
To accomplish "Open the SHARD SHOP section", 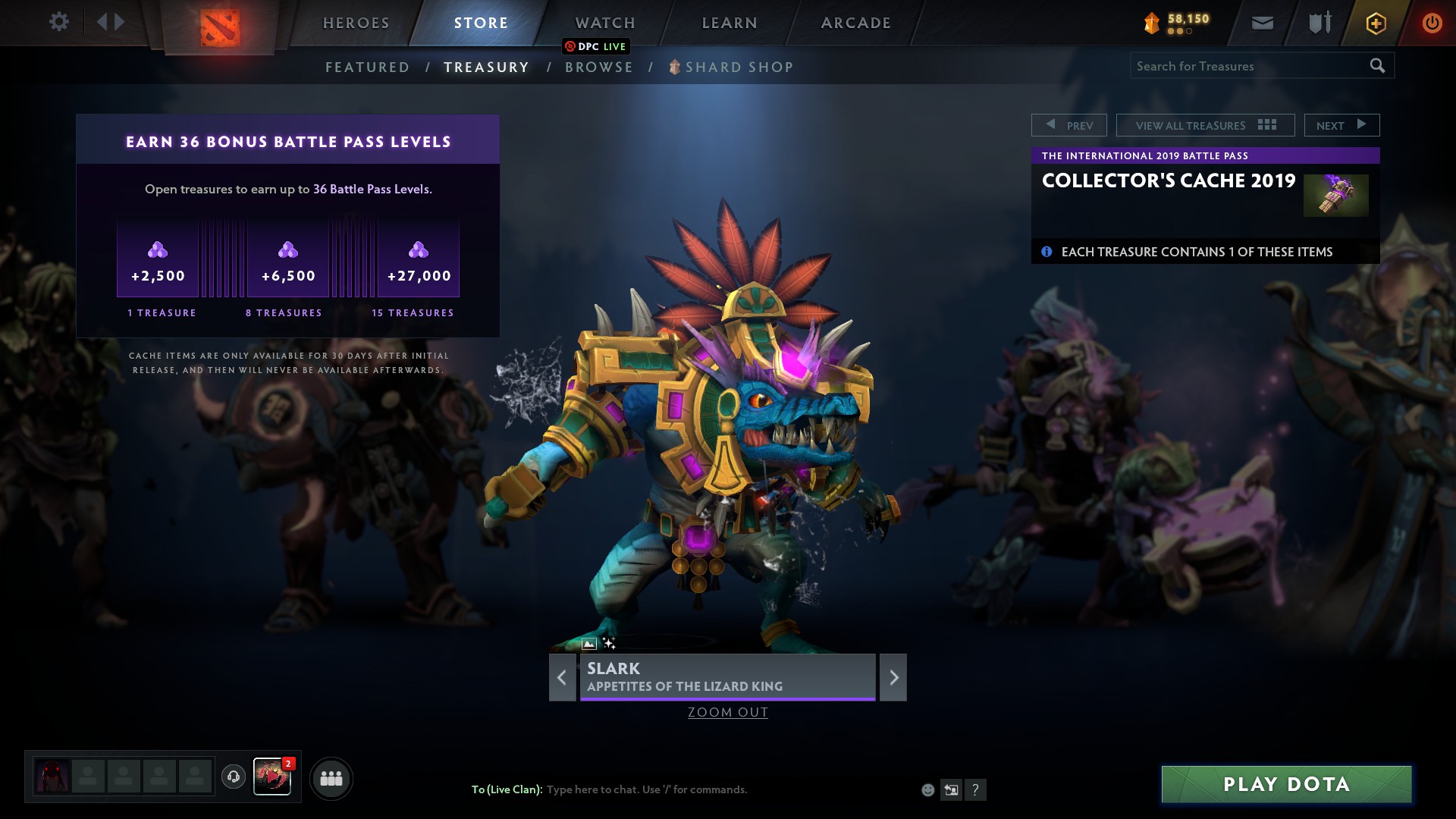I will [x=737, y=67].
